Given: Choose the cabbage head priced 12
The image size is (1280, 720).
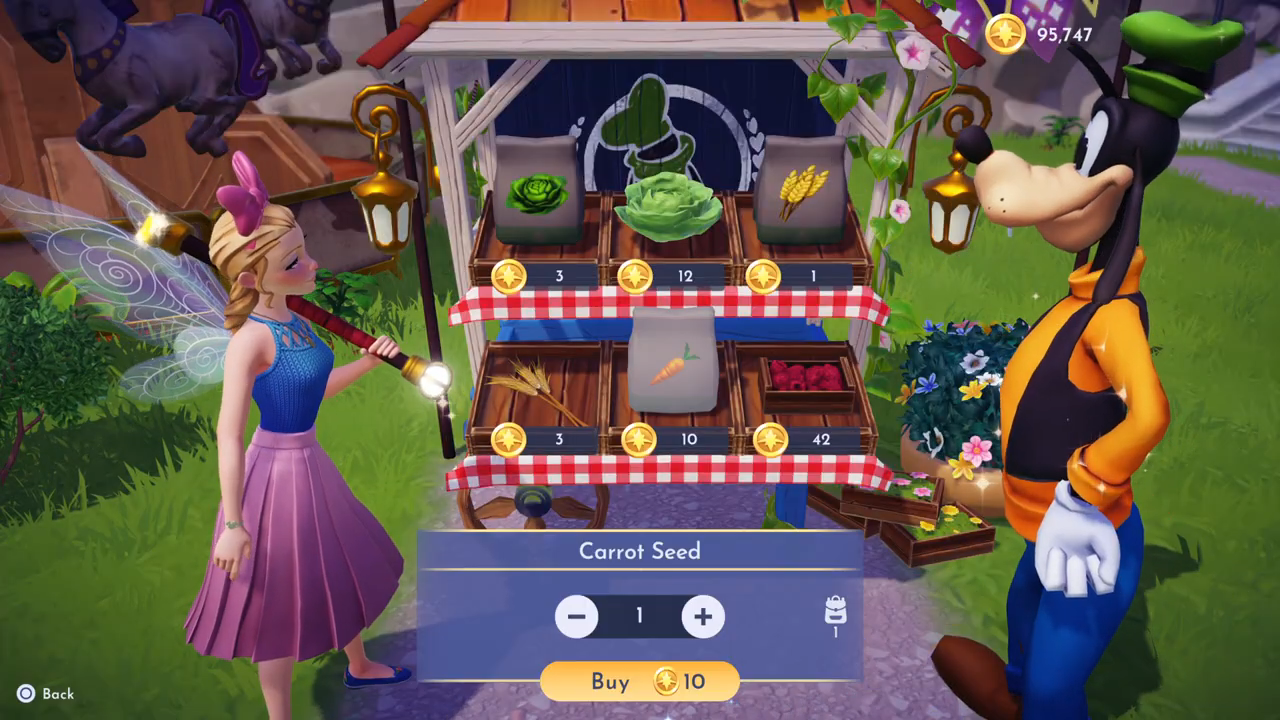Looking at the screenshot, I should [x=668, y=206].
